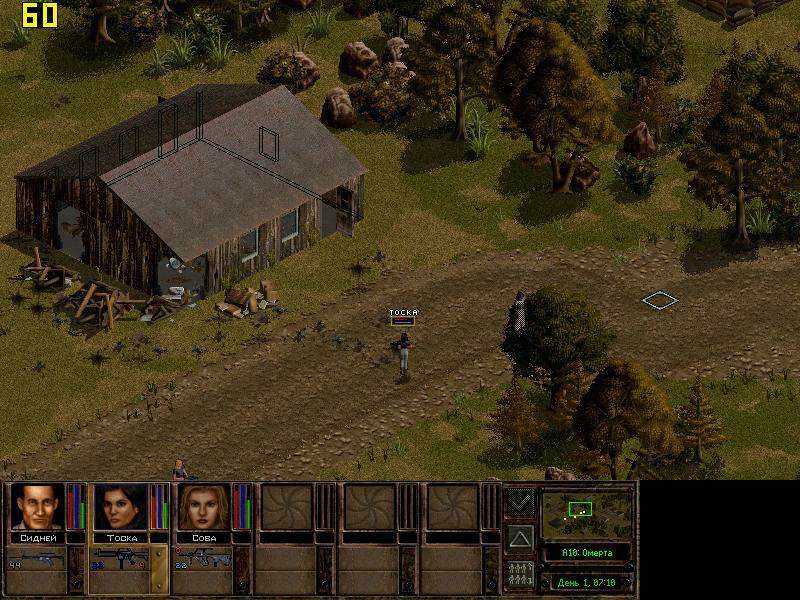Open the sector overview minimap

(587, 513)
